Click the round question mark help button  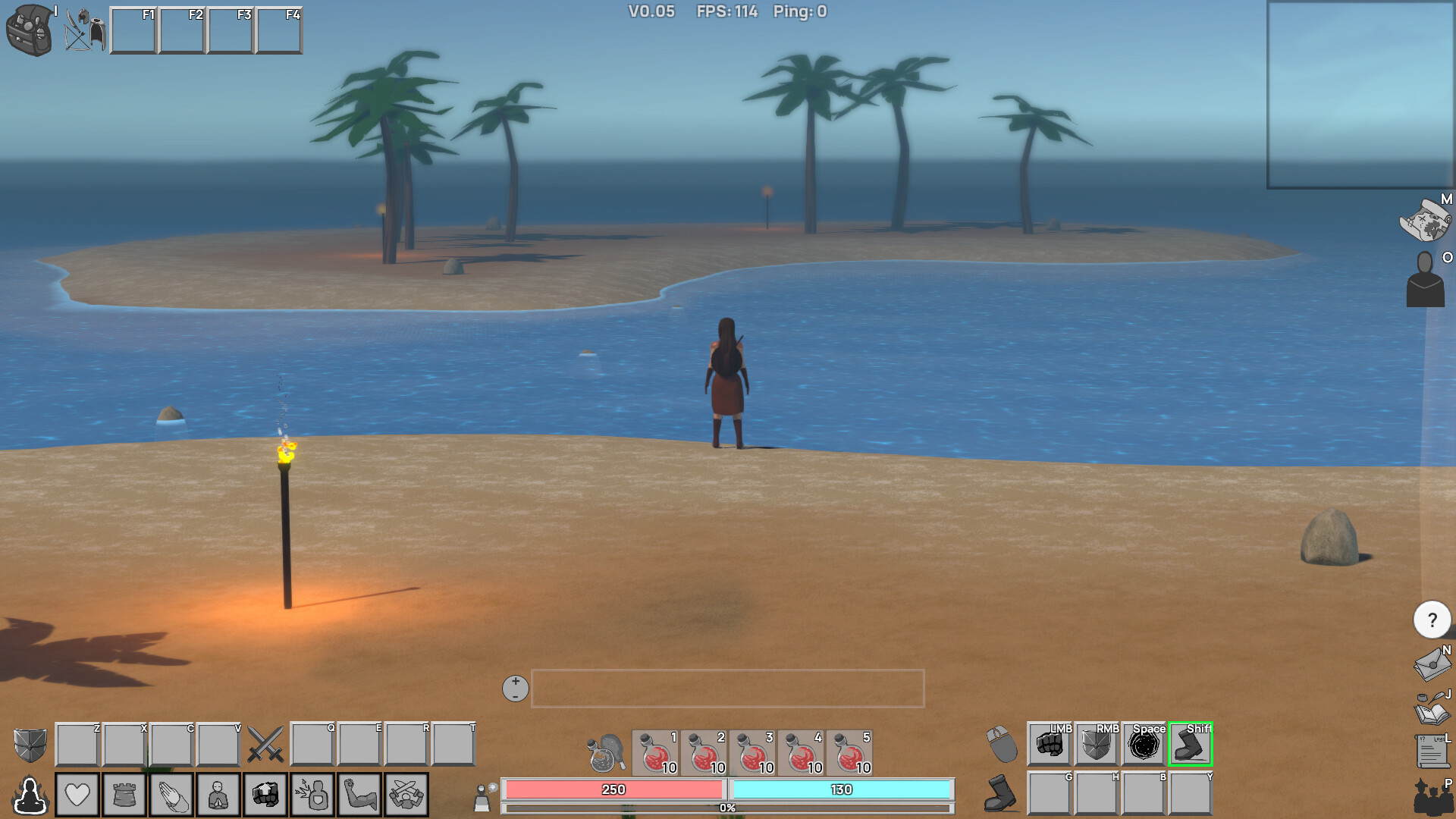coord(1432,619)
